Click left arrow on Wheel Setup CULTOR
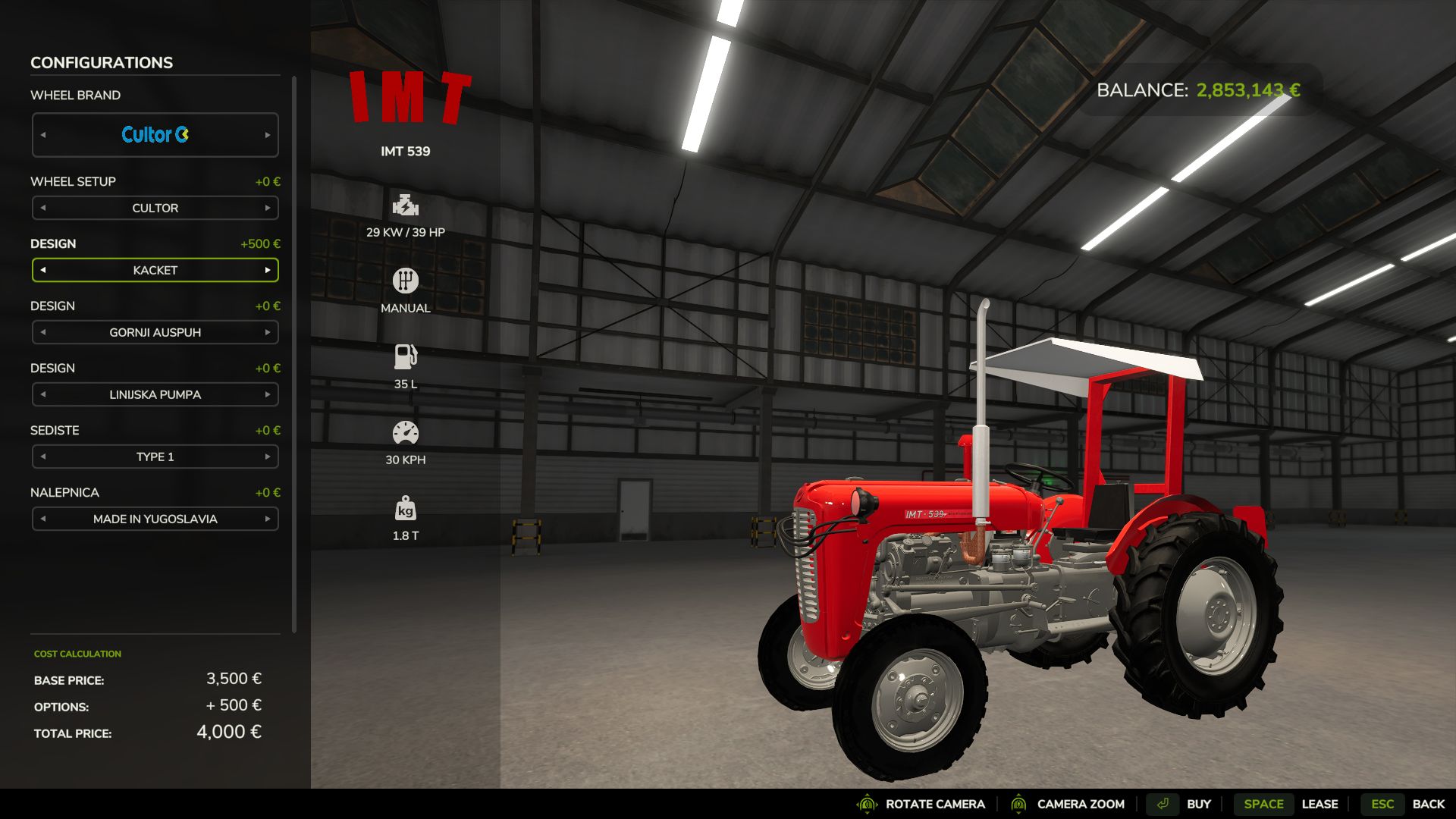The image size is (1456, 819). (x=43, y=208)
